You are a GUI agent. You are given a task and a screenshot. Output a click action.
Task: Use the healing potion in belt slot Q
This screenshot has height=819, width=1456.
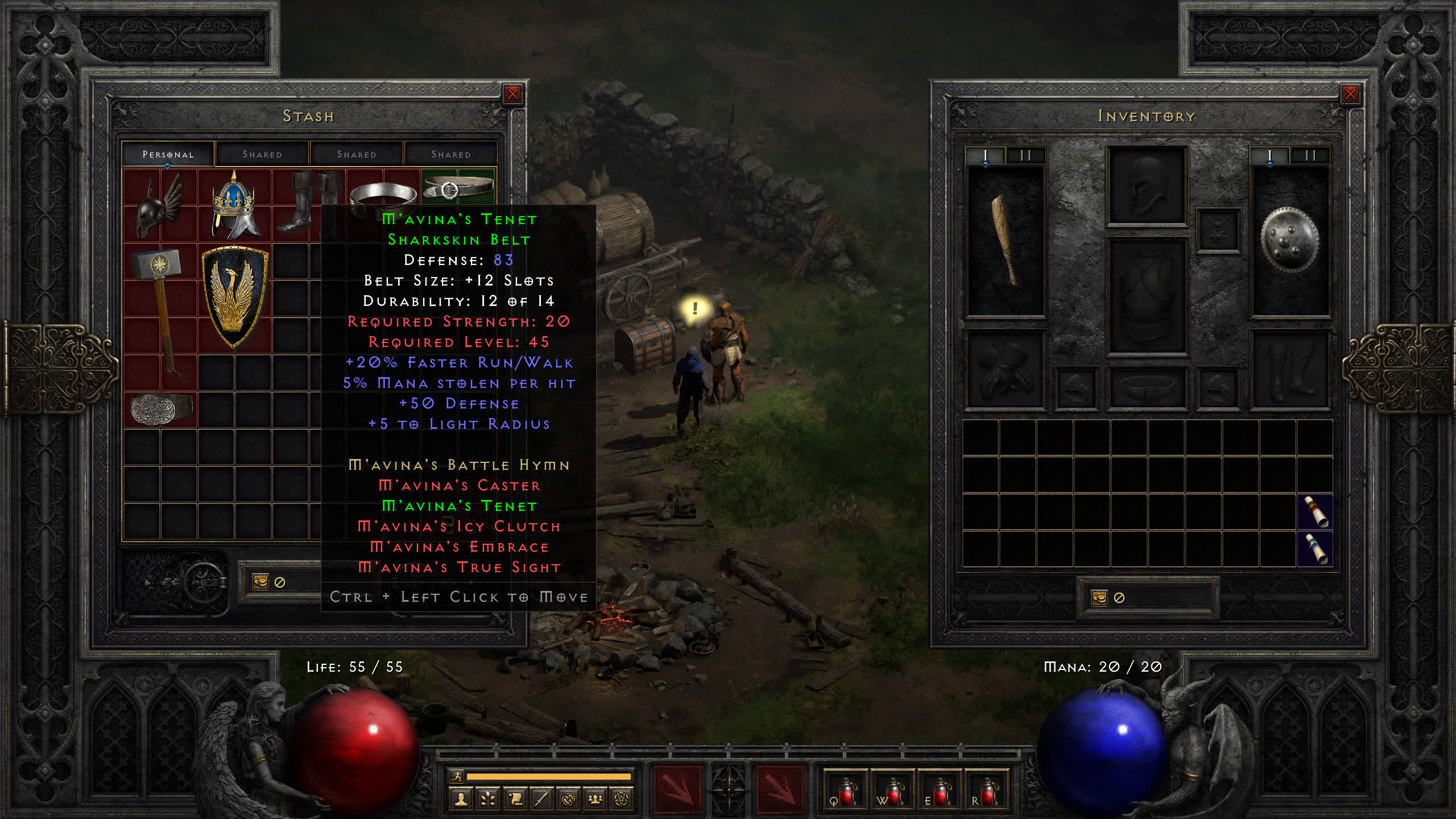845,791
